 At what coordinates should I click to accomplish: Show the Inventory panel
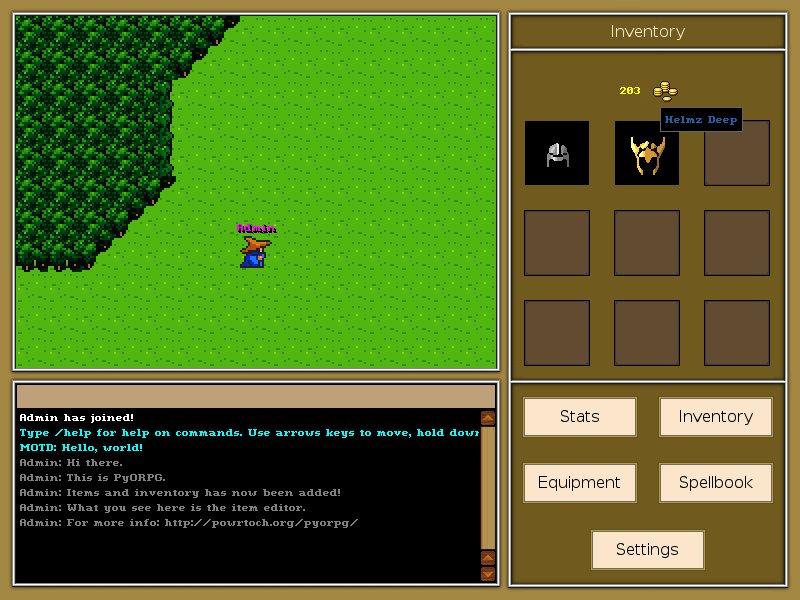tap(715, 417)
